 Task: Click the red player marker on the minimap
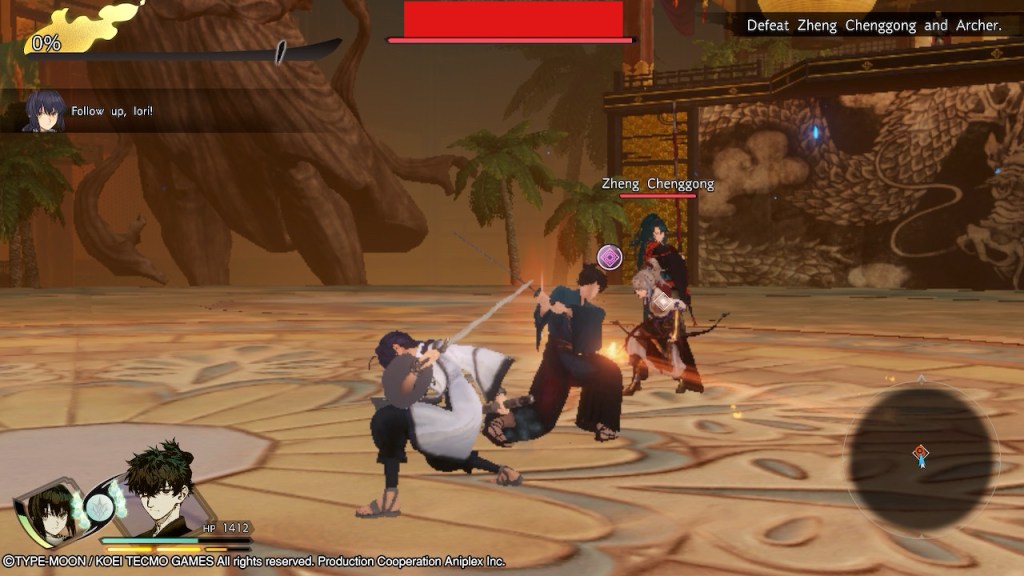pyautogui.click(x=920, y=455)
